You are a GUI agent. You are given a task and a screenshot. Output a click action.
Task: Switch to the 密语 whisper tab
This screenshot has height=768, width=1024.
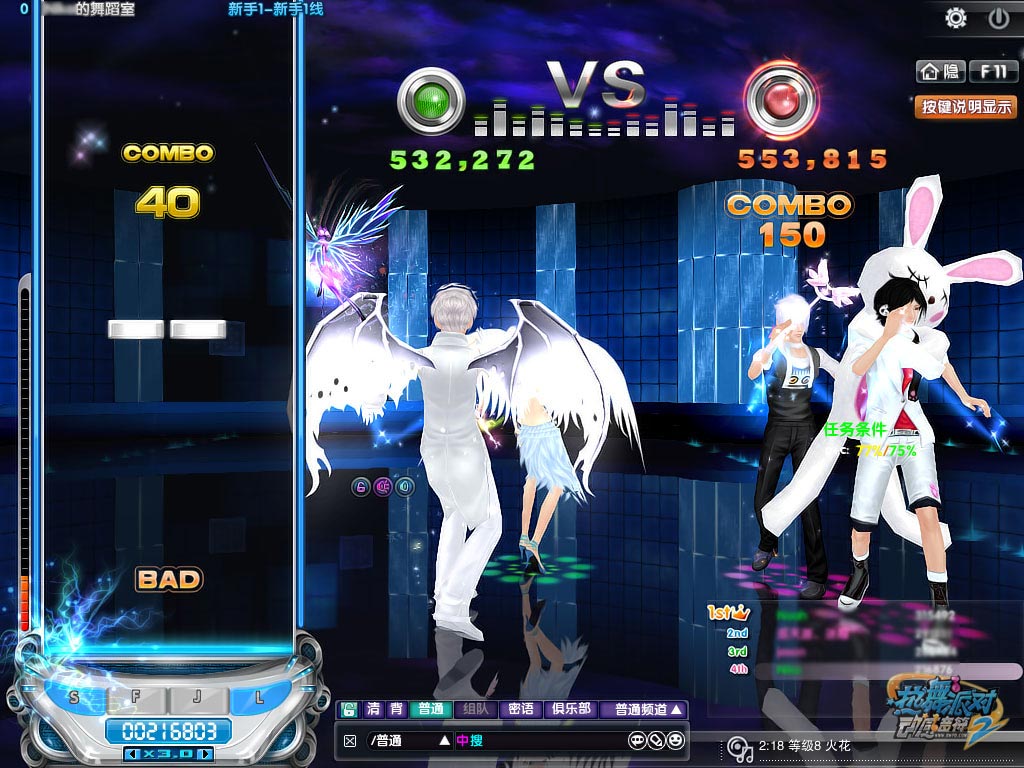520,710
